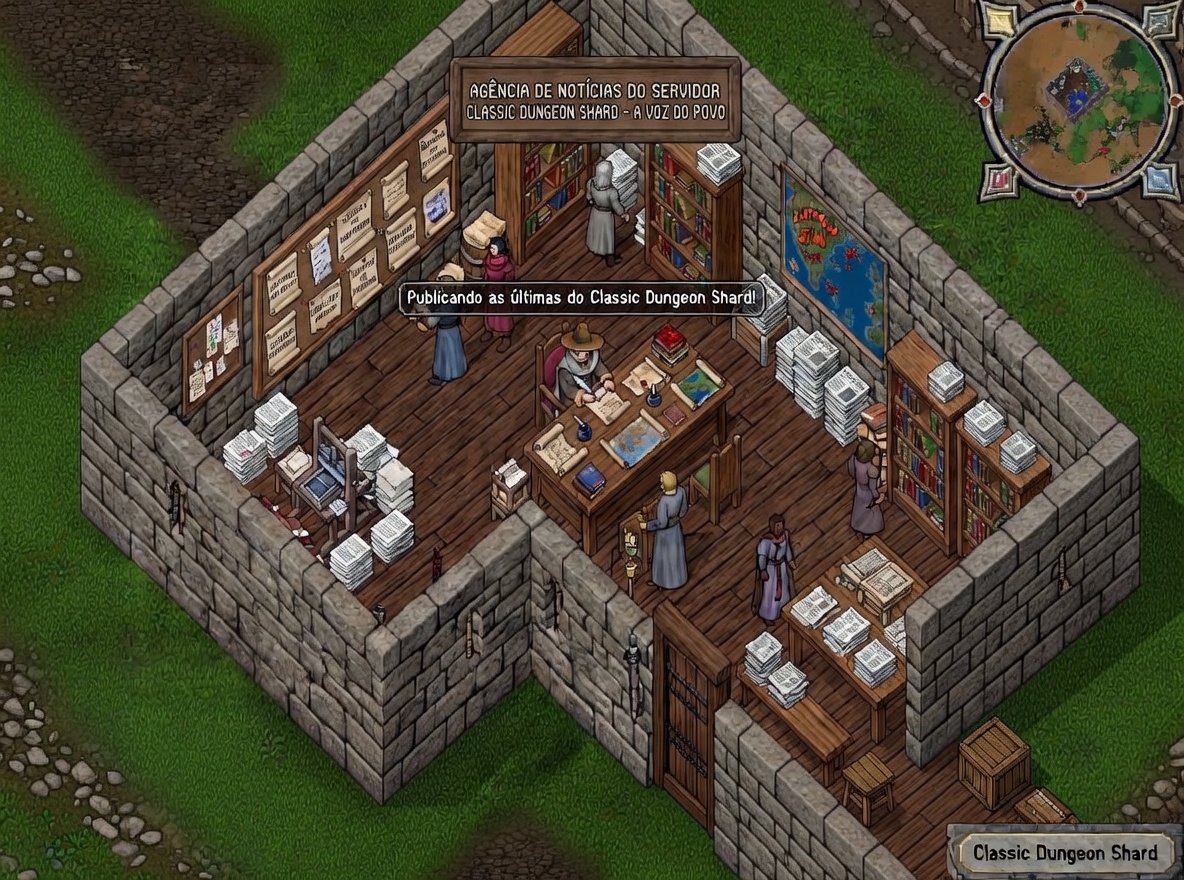Click the blue corner button on minimap
The image size is (1184, 880).
(1159, 181)
